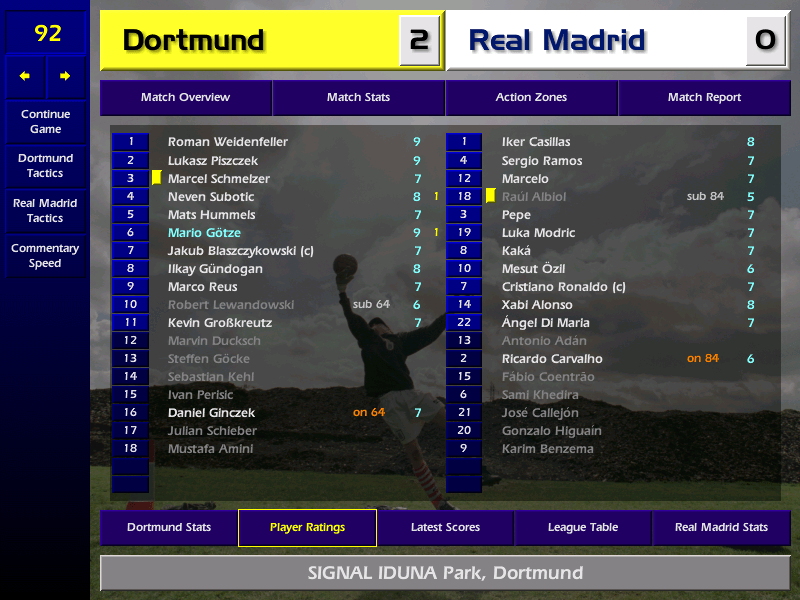This screenshot has height=600, width=800.
Task: Choose Cristiano Ronaldo from the list
Action: point(563,287)
